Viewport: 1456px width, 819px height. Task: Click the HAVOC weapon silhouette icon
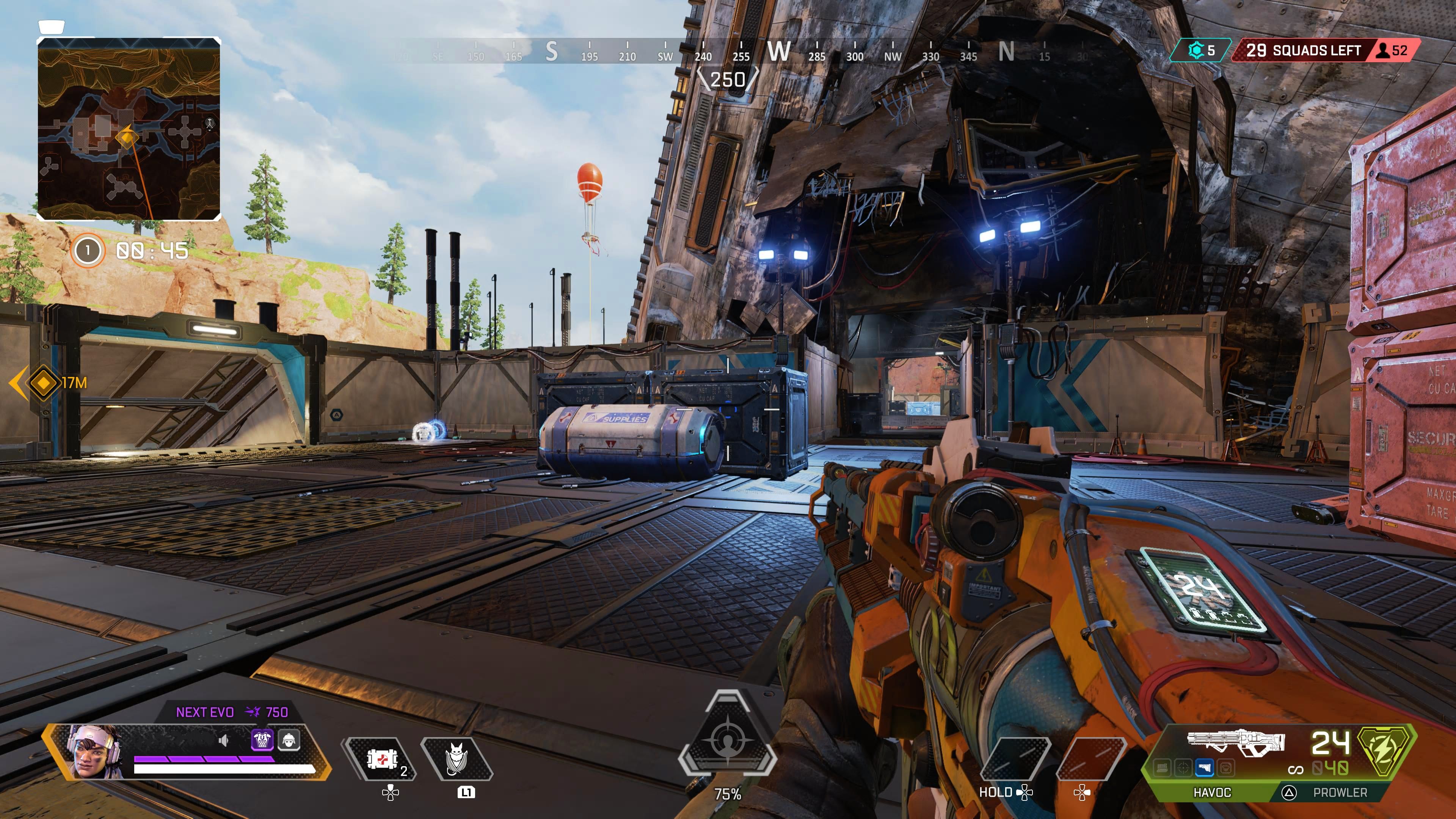[x=1235, y=741]
